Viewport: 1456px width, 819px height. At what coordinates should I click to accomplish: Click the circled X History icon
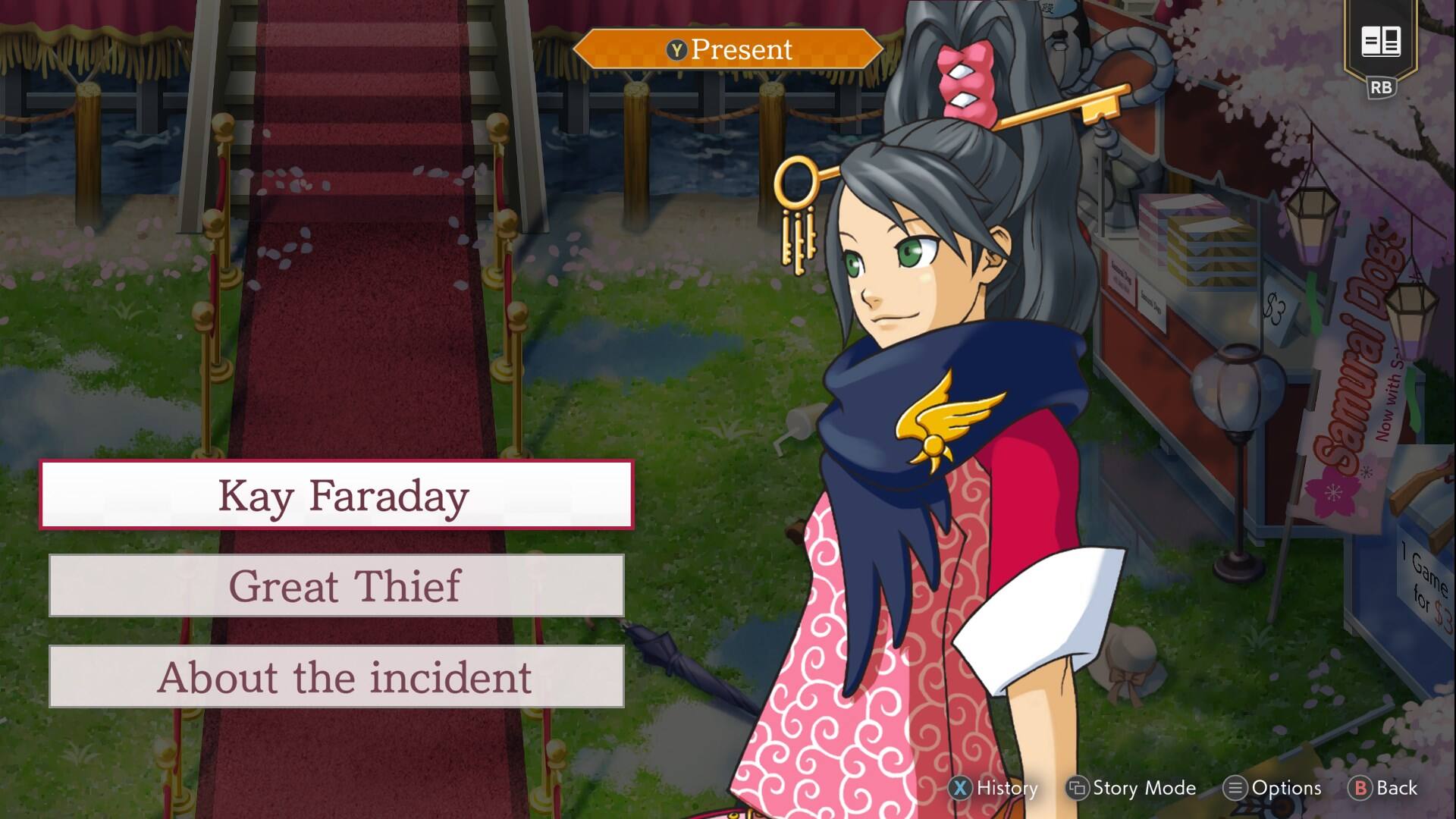tap(960, 789)
